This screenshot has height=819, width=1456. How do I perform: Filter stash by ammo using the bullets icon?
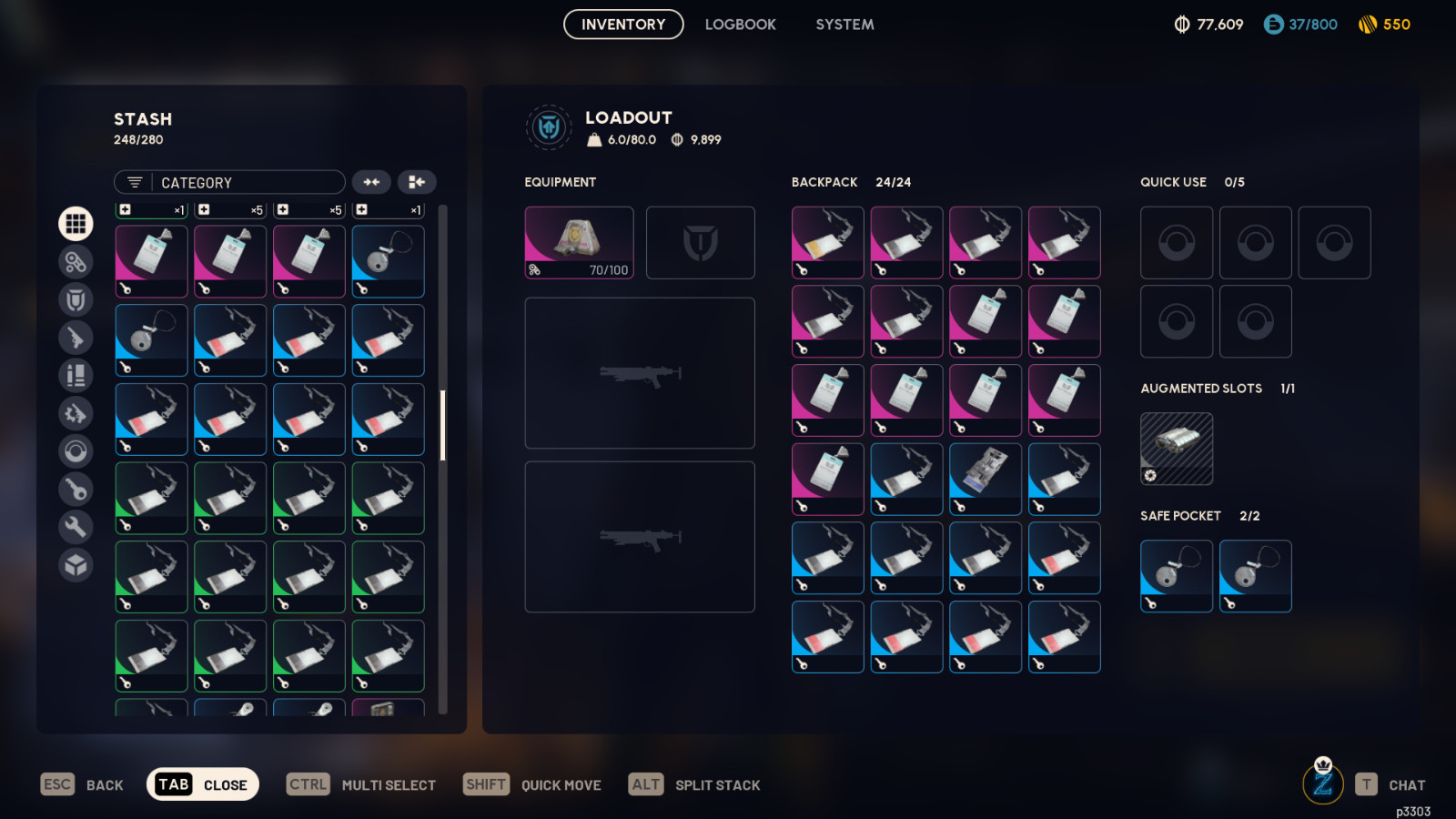click(76, 375)
